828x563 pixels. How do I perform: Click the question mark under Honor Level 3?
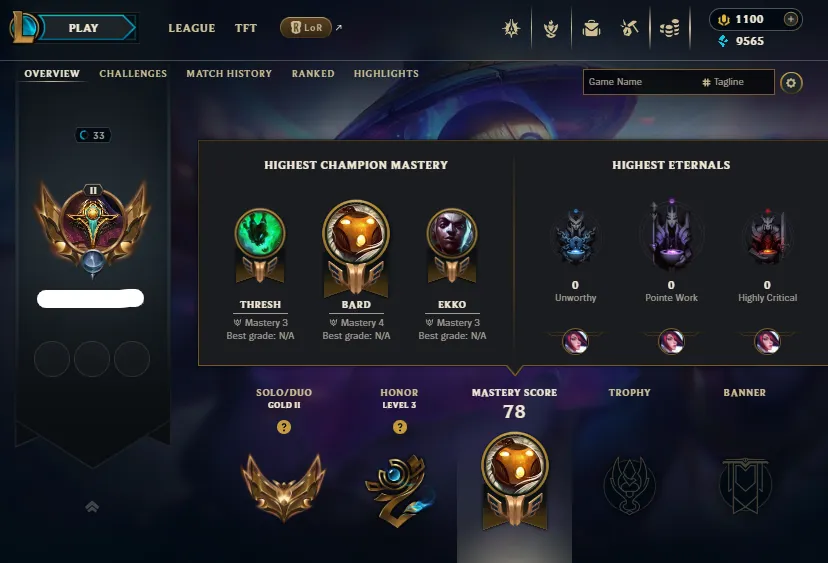pos(400,427)
